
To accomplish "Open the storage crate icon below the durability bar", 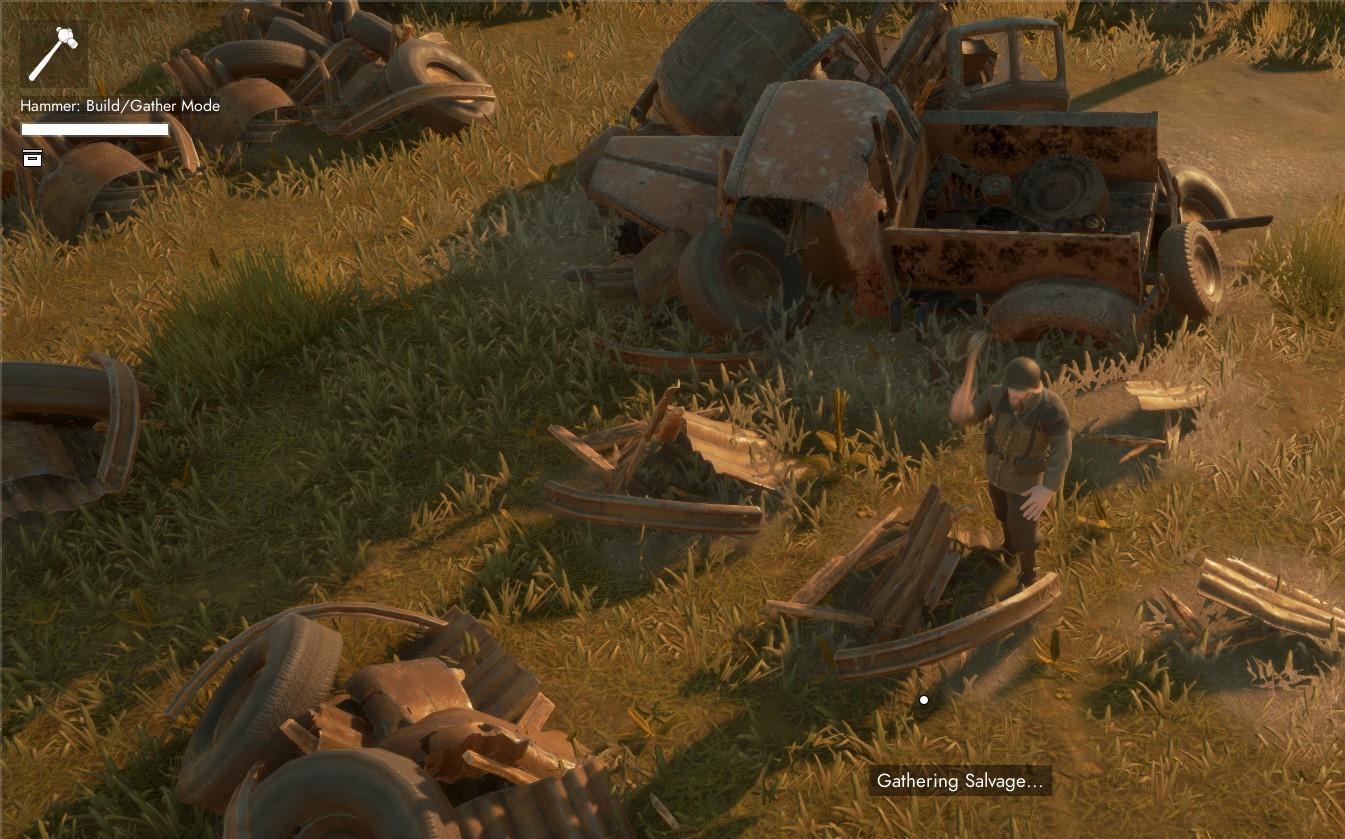I will coord(33,158).
